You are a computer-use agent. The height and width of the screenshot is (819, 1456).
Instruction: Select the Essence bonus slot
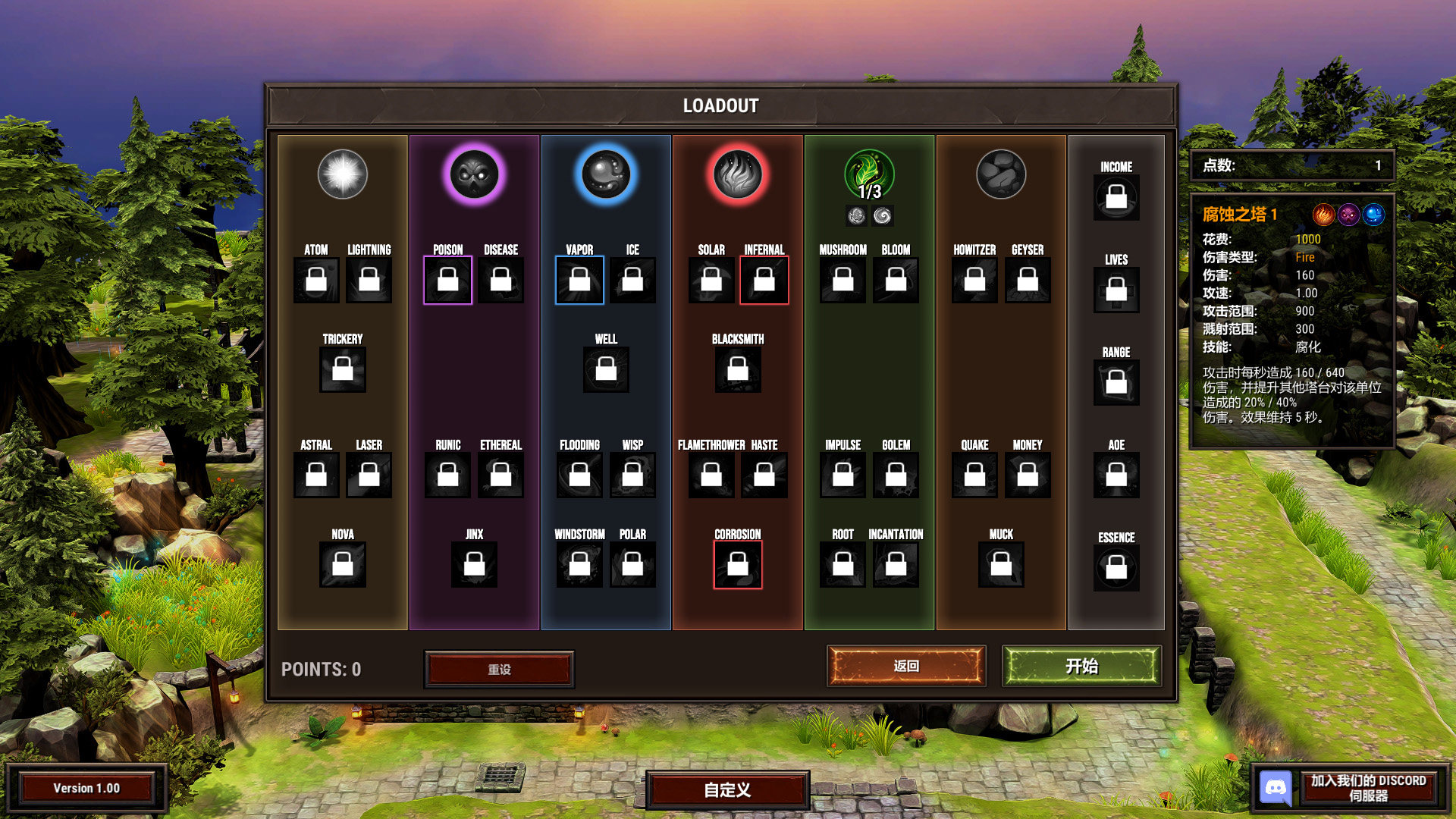tap(1116, 568)
